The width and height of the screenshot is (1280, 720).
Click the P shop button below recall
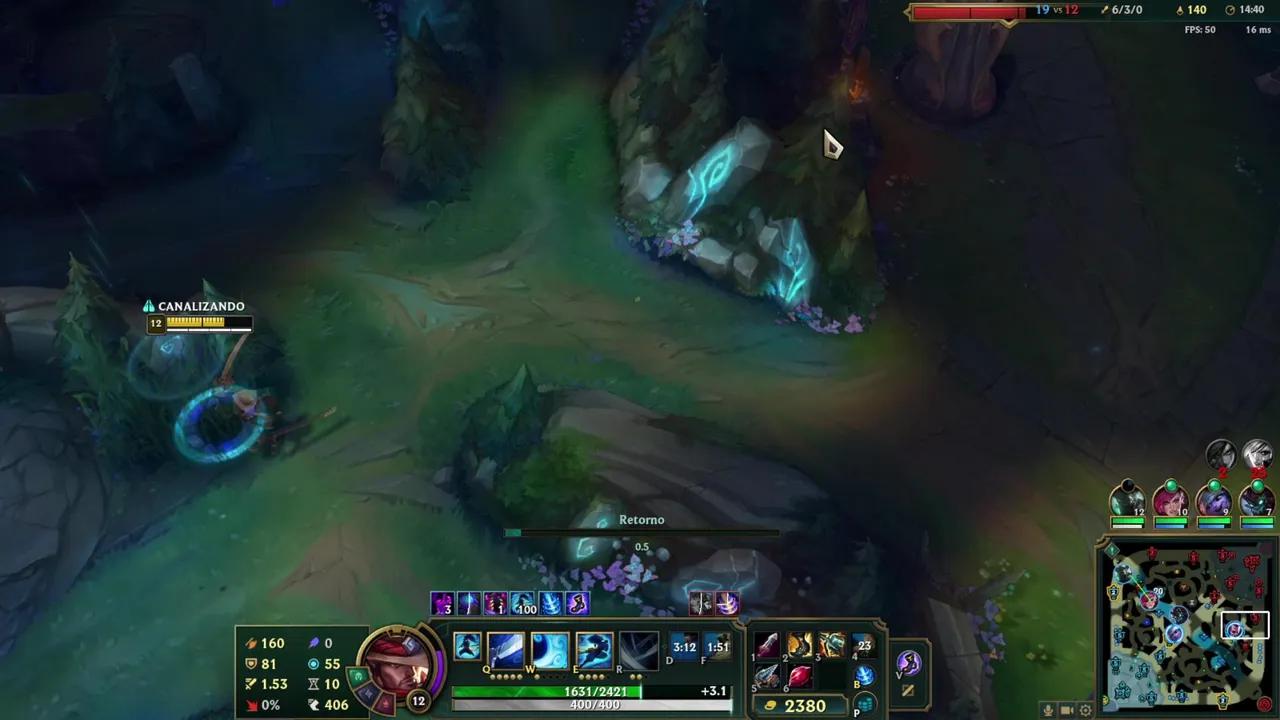pyautogui.click(x=864, y=704)
